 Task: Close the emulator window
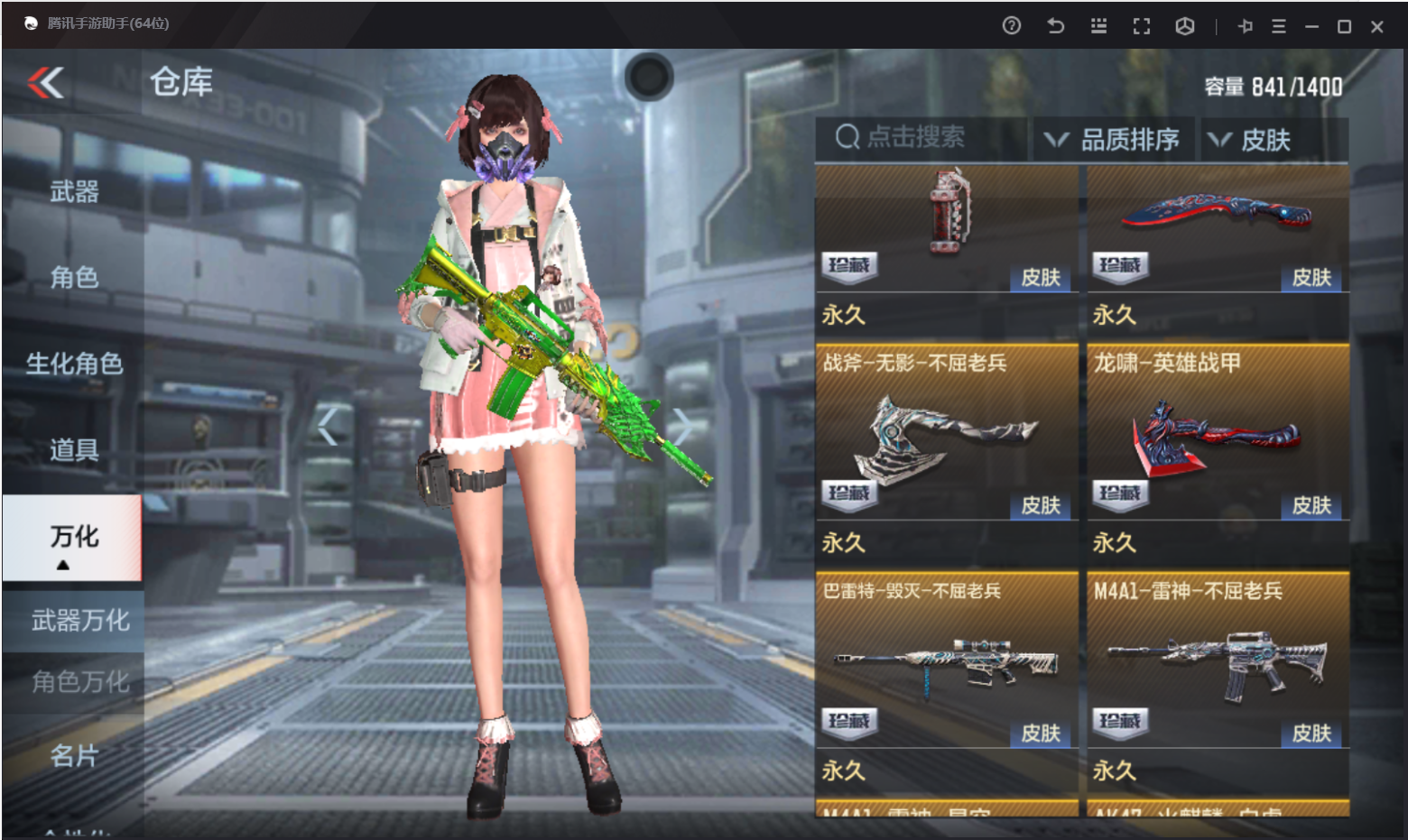coord(1377,27)
